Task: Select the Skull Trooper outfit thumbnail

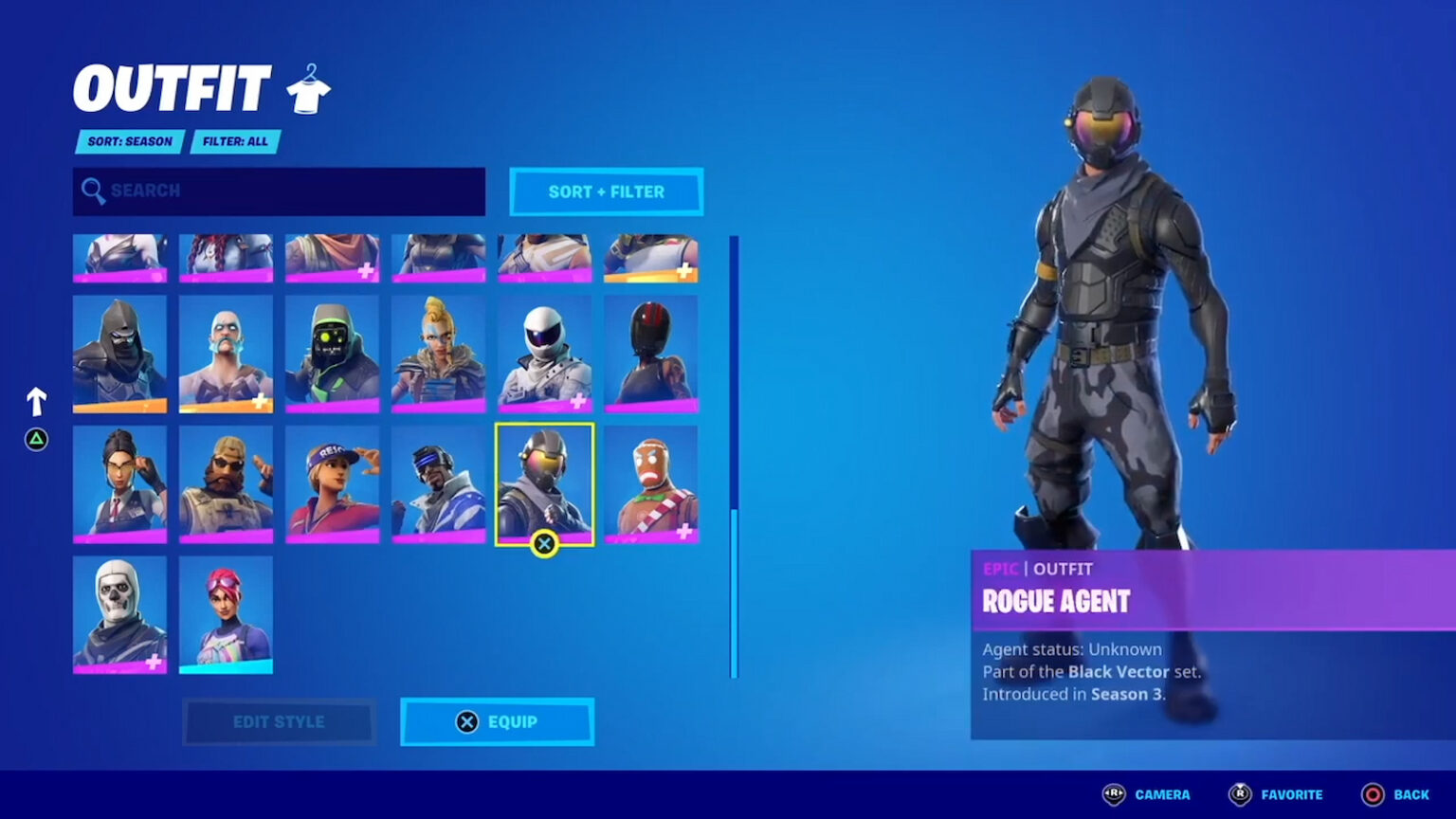Action: tap(118, 614)
